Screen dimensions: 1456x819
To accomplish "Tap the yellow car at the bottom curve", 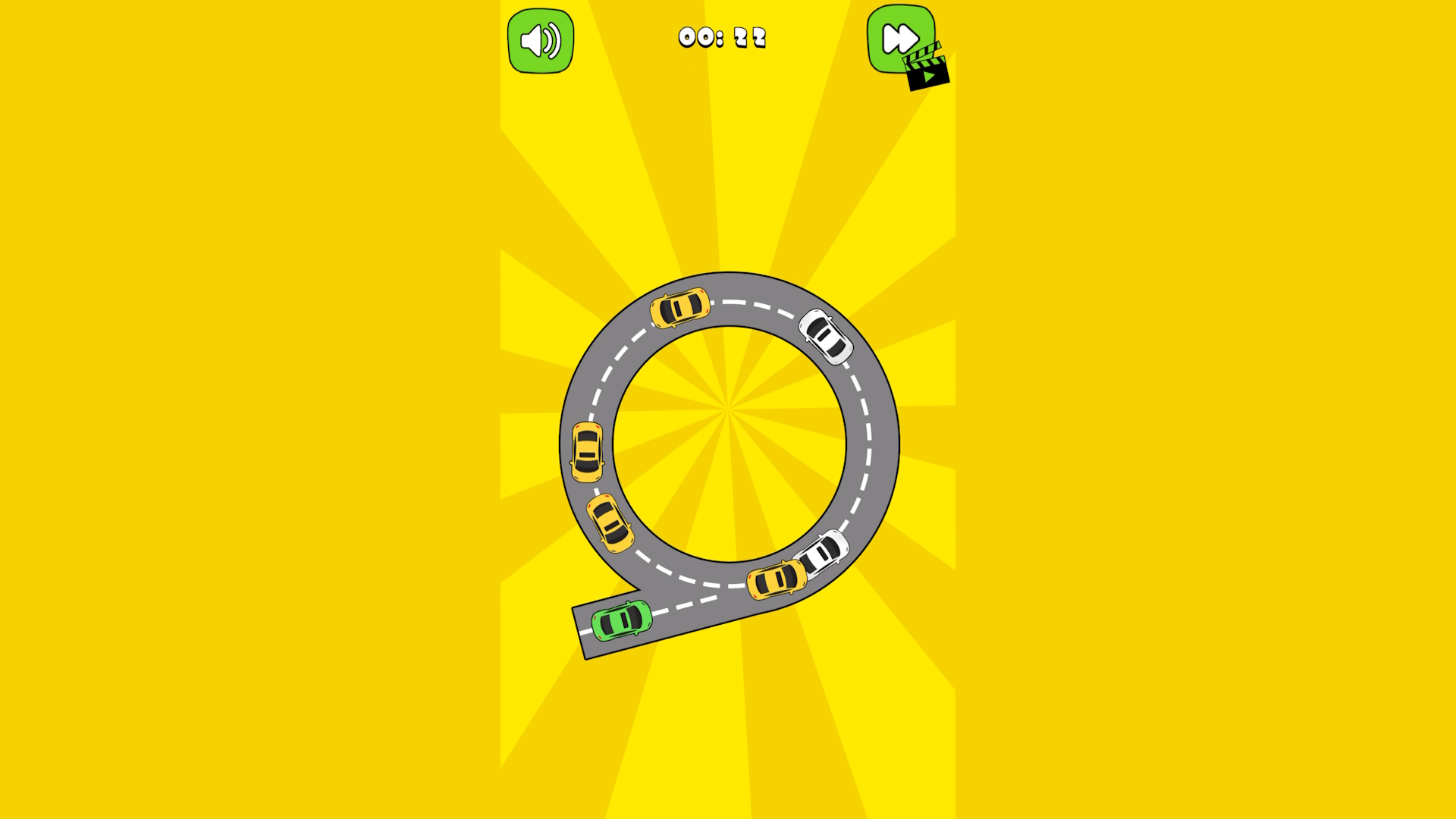I will point(775,580).
